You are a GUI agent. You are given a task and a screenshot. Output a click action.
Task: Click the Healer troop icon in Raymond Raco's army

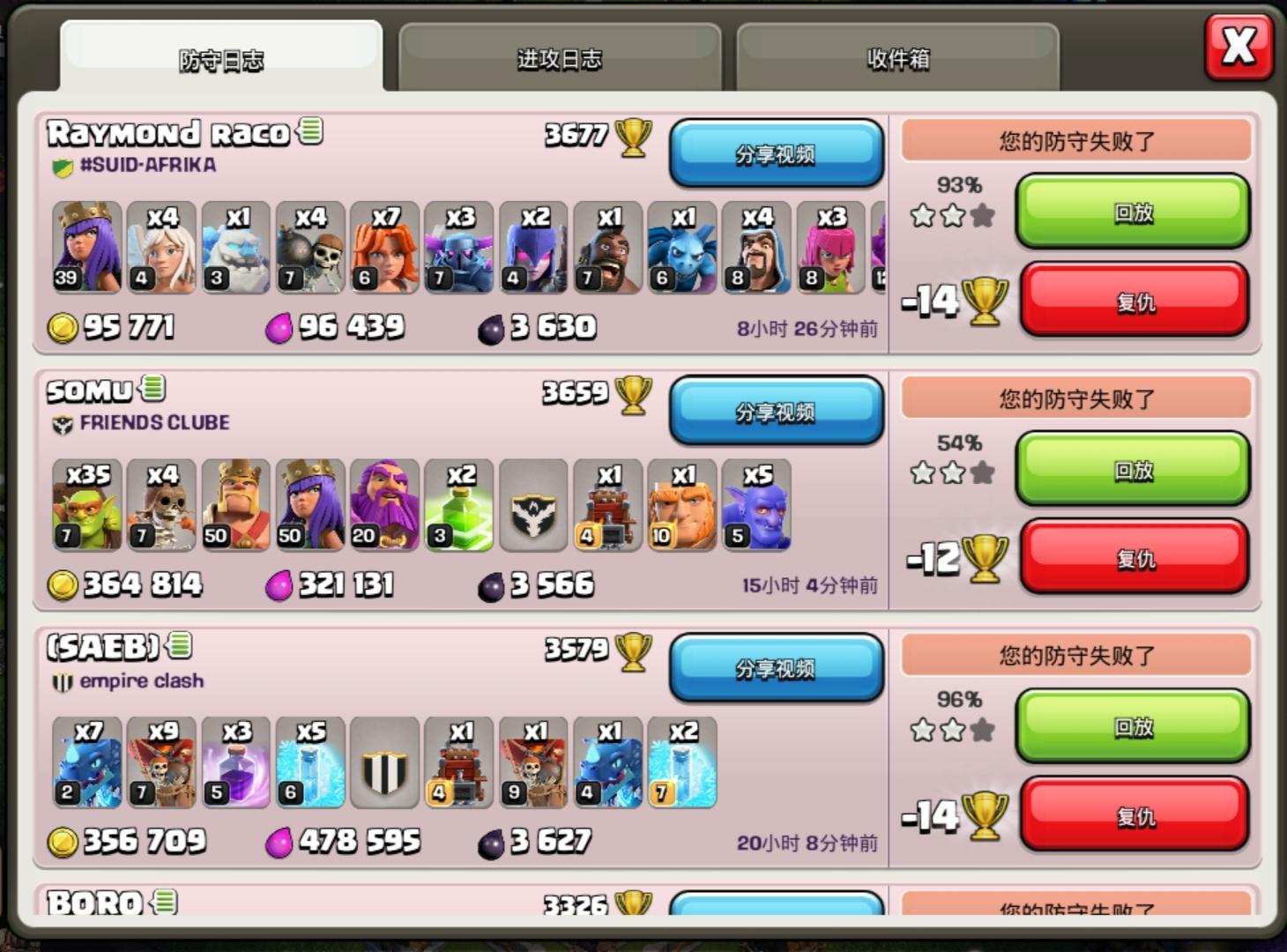[160, 247]
